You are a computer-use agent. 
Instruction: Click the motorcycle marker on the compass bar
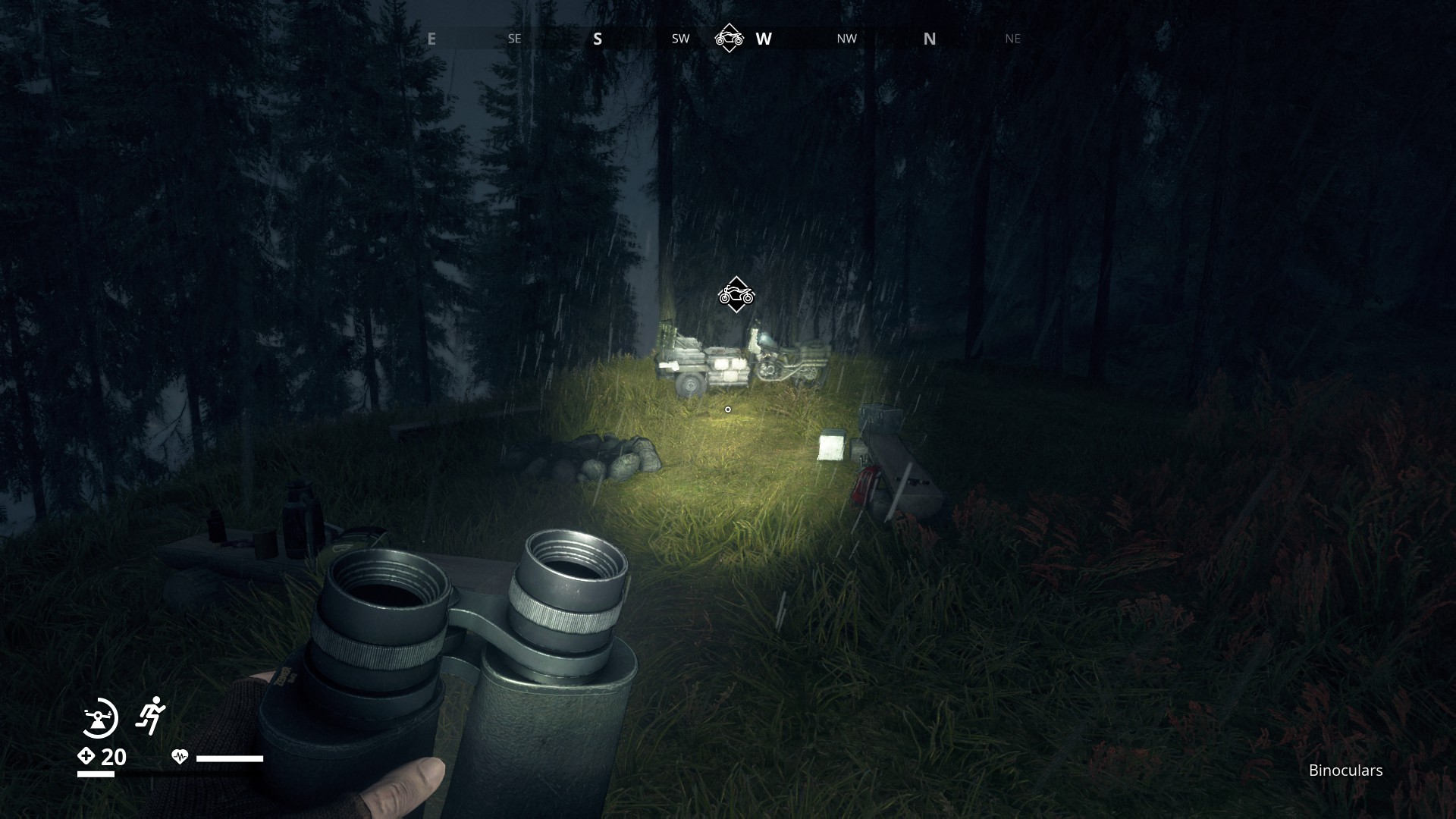[729, 38]
